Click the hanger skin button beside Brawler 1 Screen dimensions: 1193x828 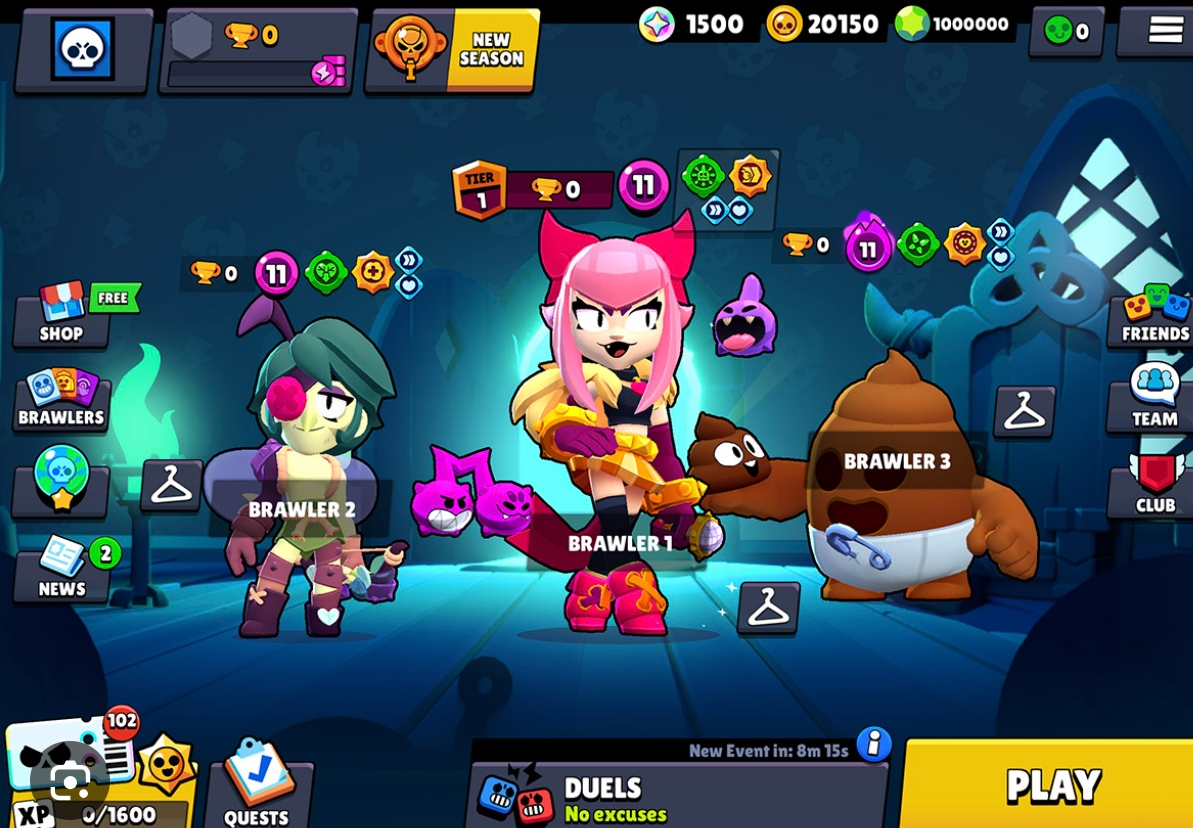768,607
